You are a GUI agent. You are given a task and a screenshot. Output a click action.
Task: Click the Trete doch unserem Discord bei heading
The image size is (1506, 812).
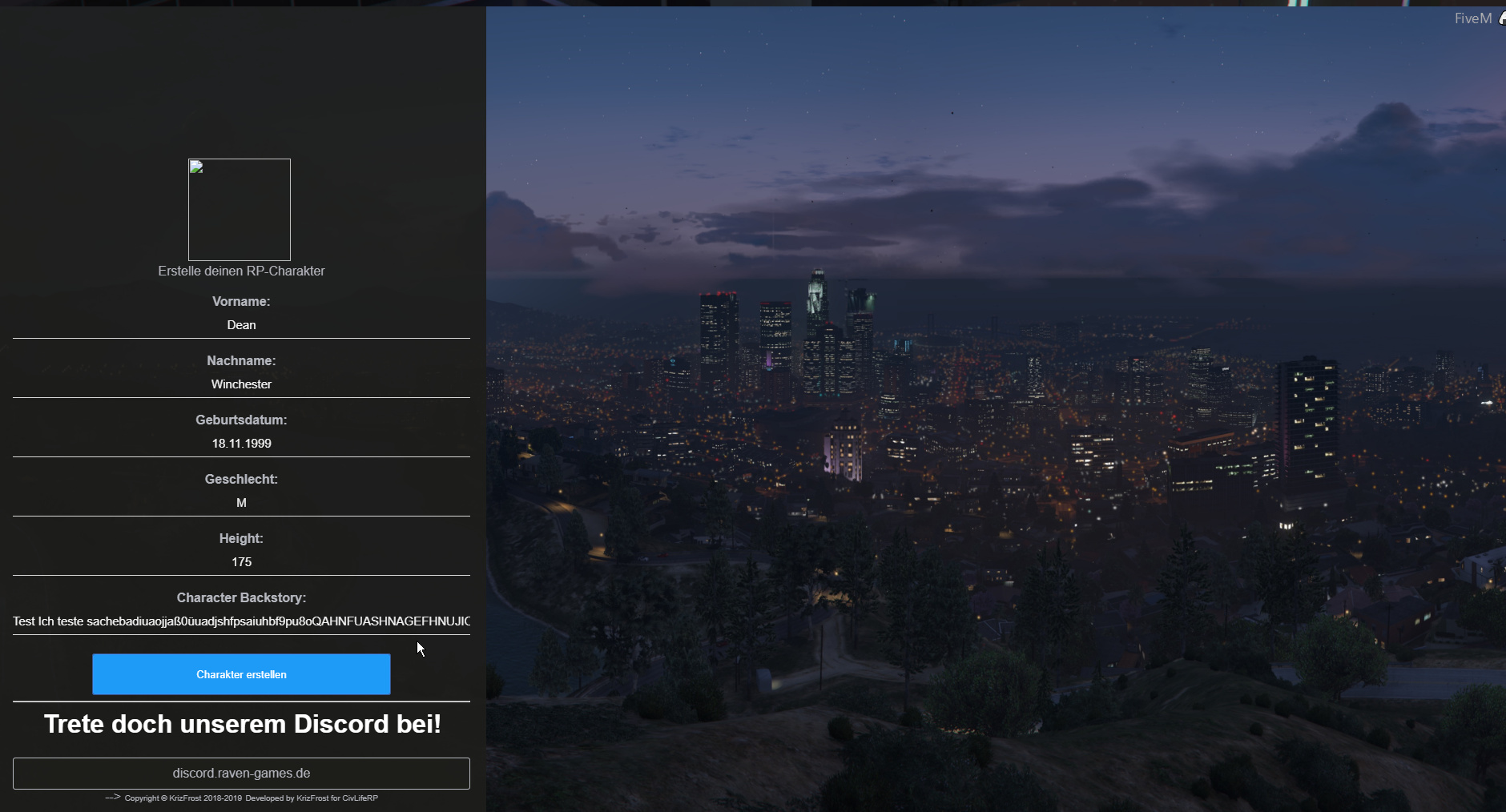pos(243,724)
